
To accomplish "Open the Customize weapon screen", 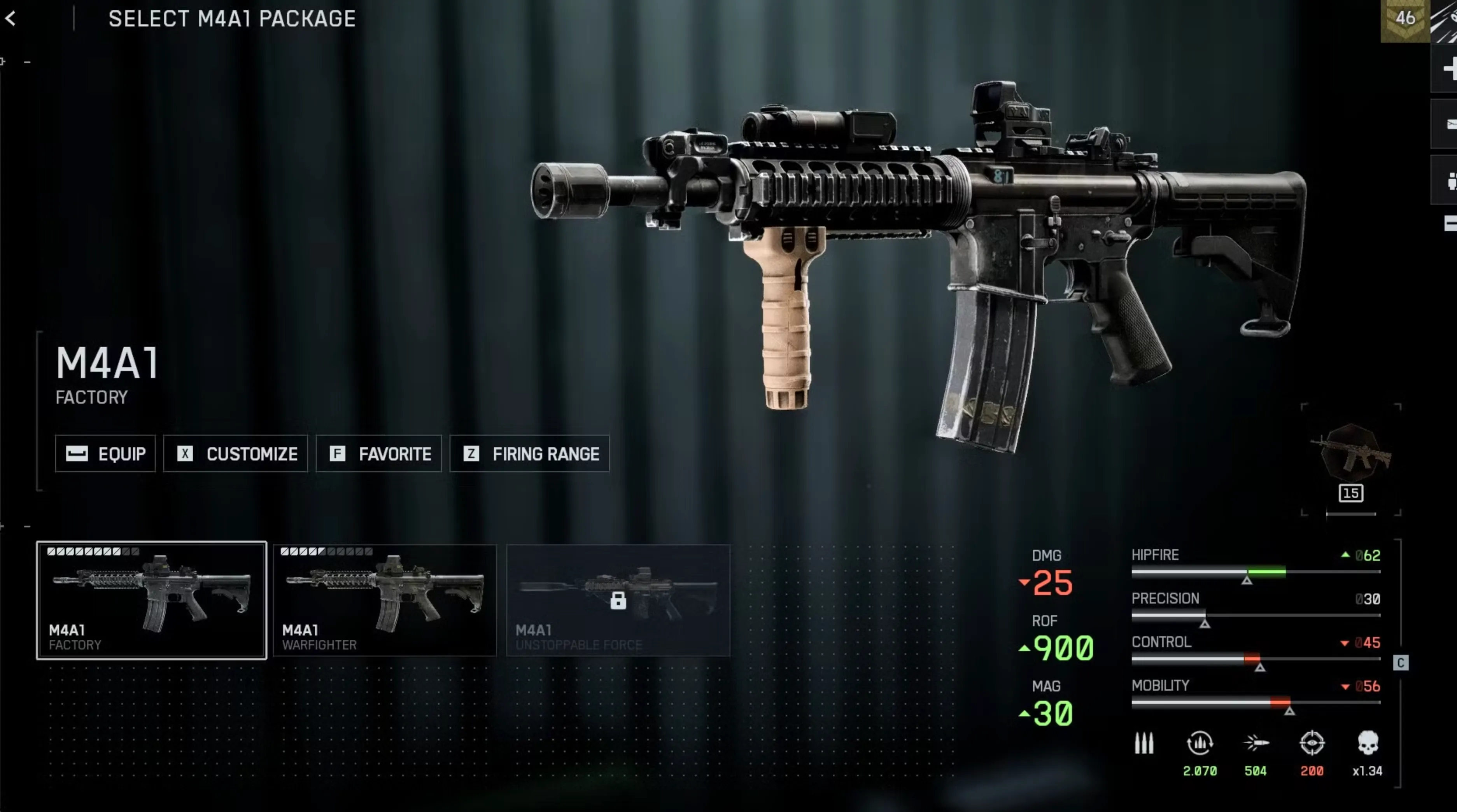I will tap(235, 453).
